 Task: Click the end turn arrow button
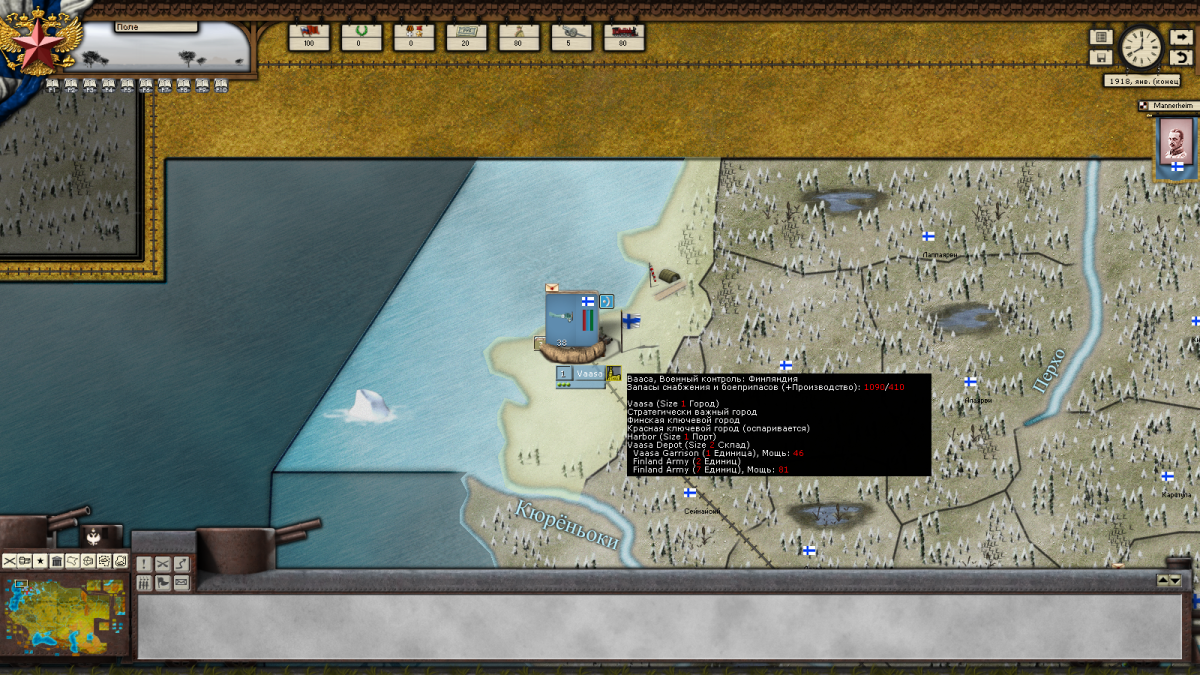1181,37
